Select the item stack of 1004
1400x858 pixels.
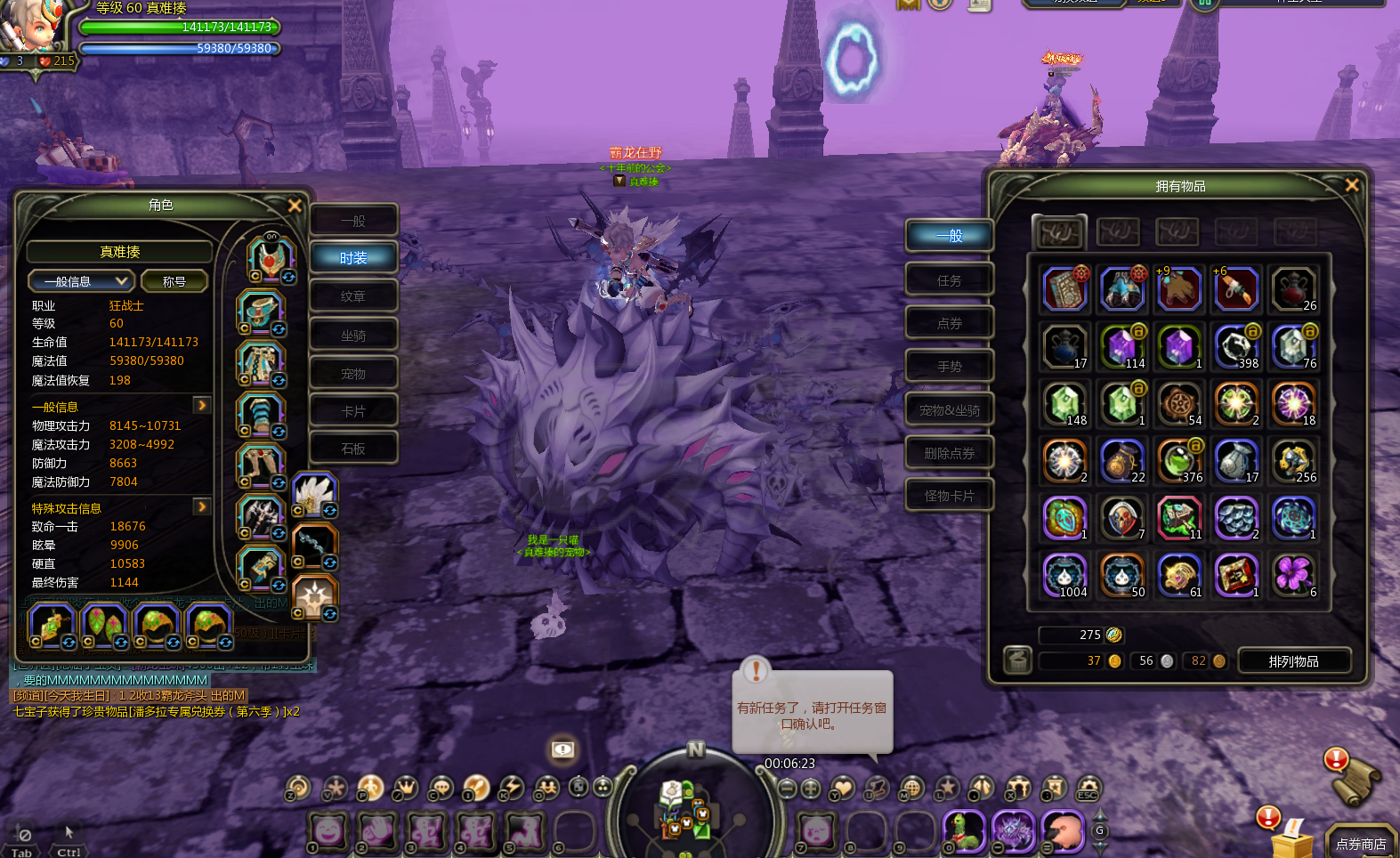(1064, 575)
